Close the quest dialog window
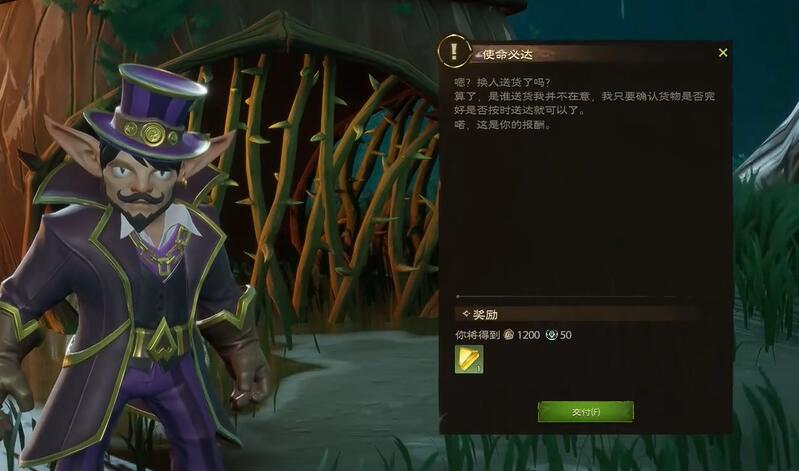Image resolution: width=799 pixels, height=471 pixels. (x=723, y=53)
